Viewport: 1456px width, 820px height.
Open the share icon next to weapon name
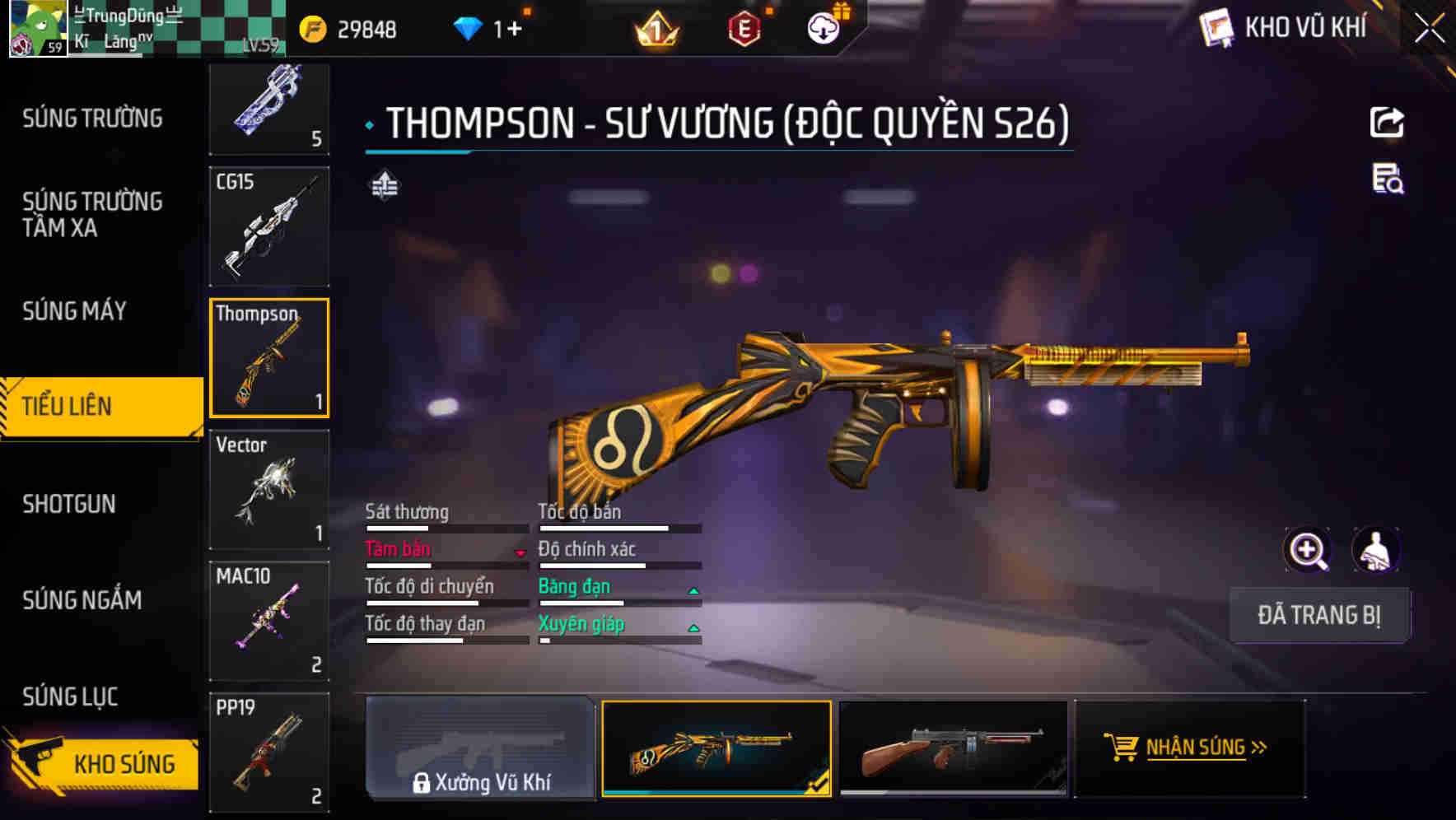pyautogui.click(x=1388, y=122)
